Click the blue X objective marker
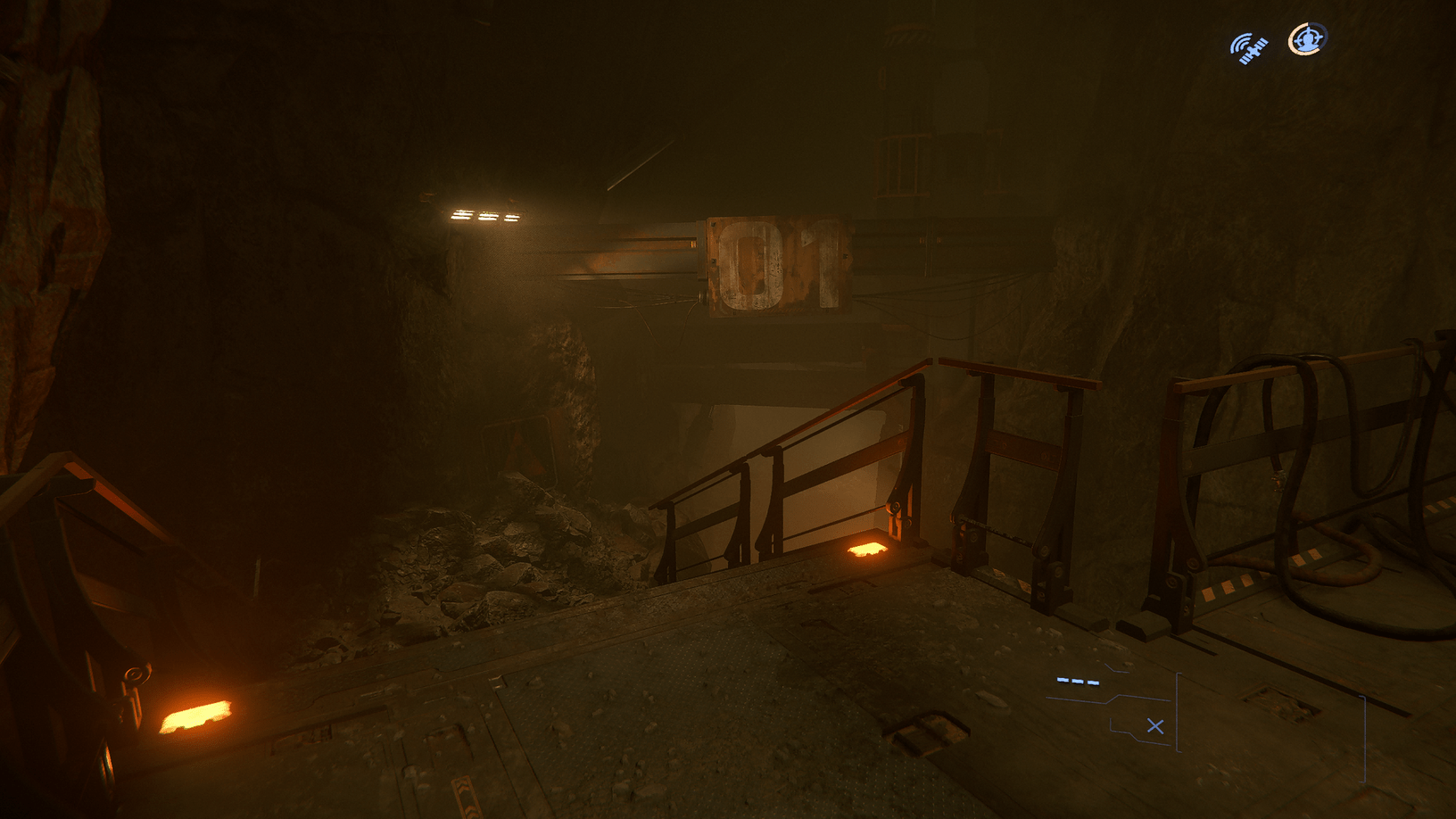 click(x=1156, y=726)
